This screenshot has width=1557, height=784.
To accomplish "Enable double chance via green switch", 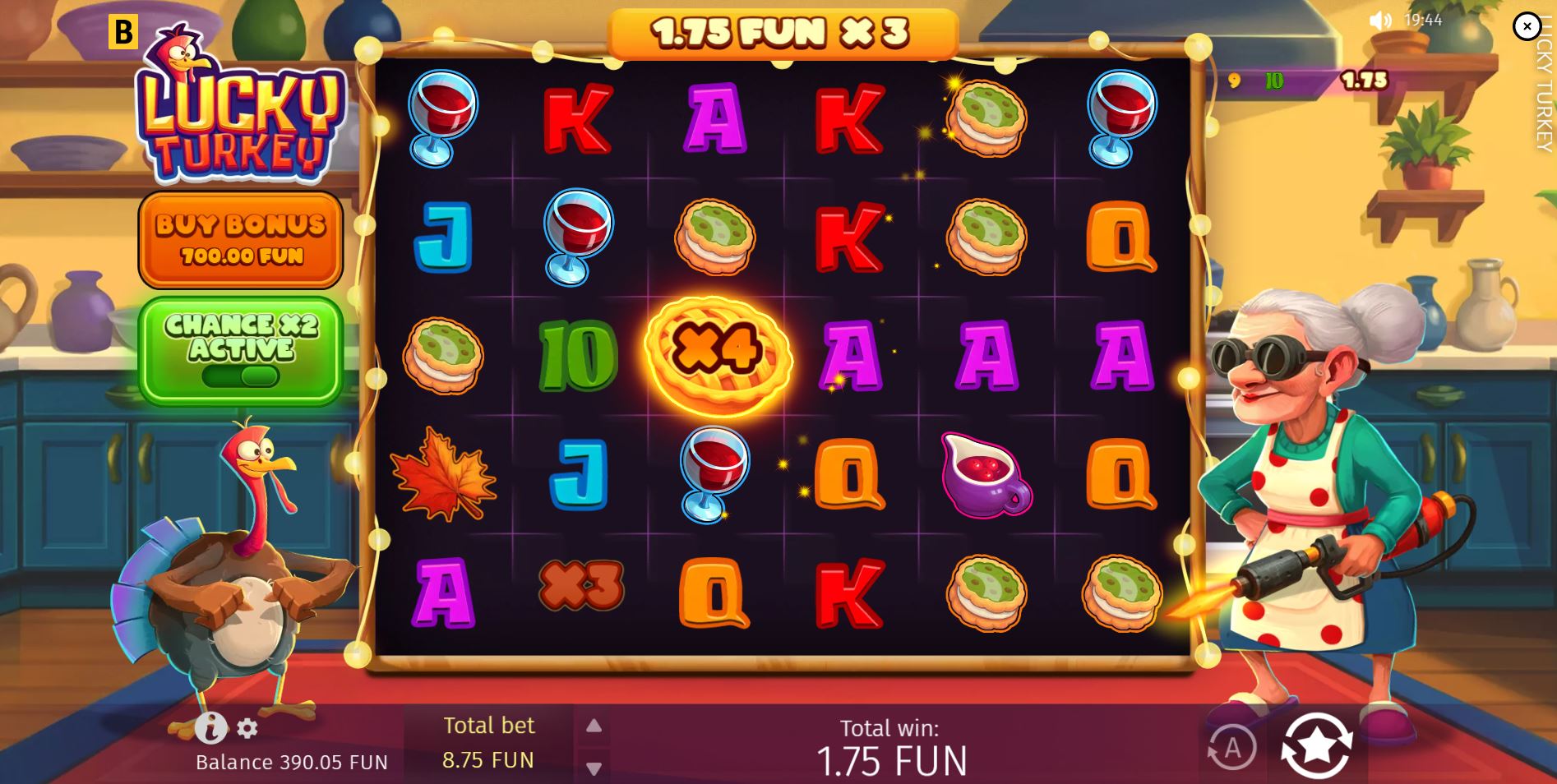I will 240,378.
